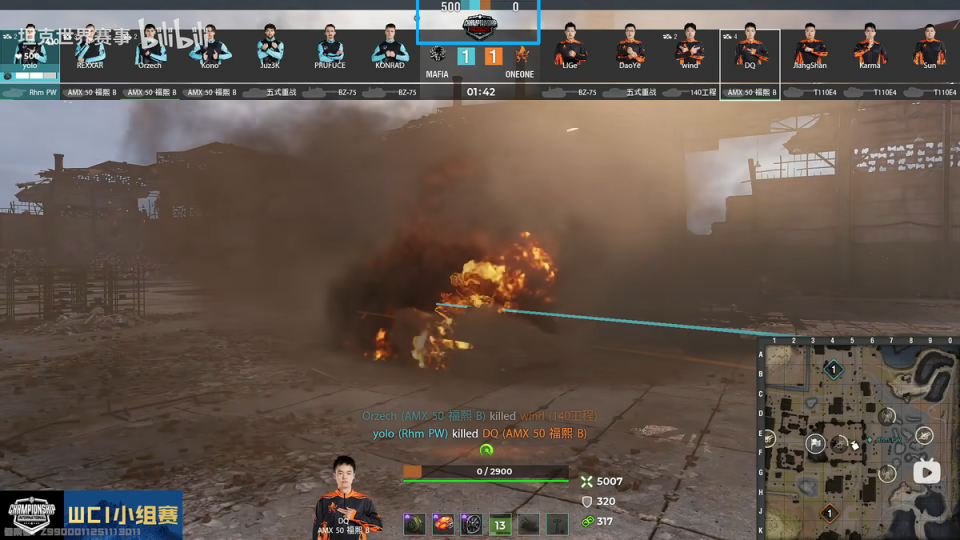This screenshot has width=960, height=540.
Task: Select Kono's player portrait
Action: 210,47
